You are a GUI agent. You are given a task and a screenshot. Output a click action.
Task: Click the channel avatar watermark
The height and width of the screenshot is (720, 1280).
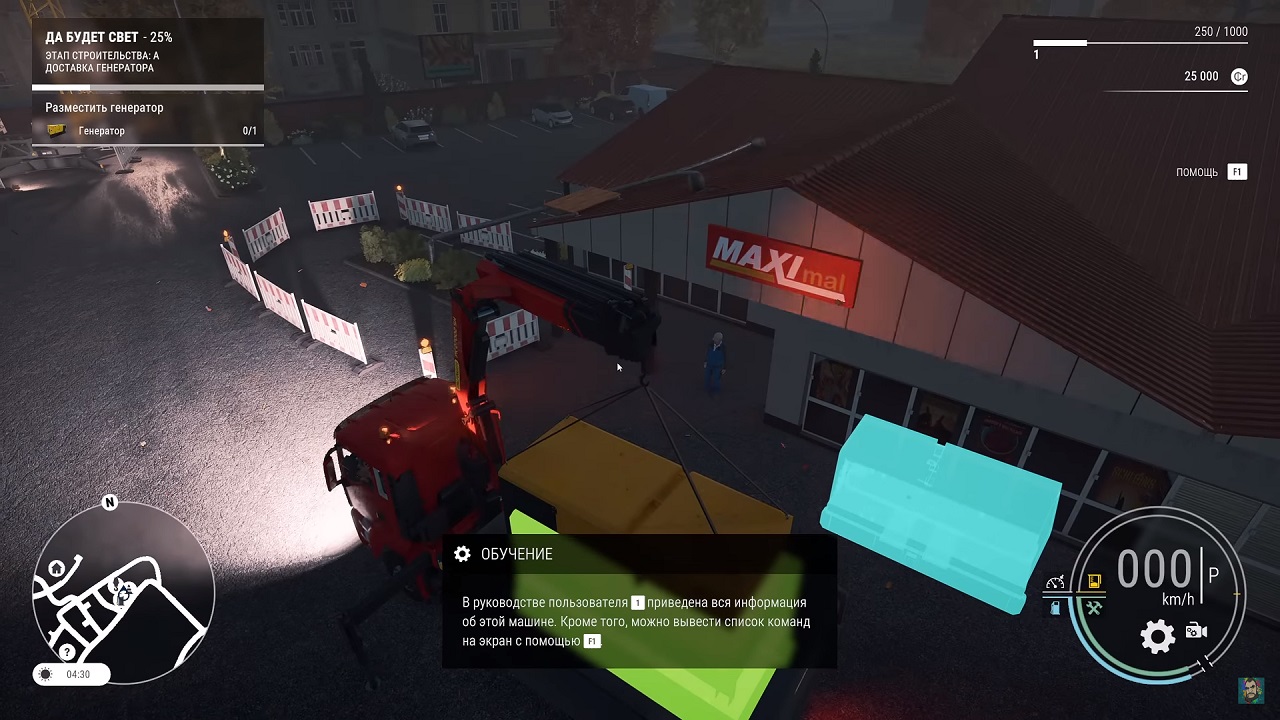[1249, 690]
